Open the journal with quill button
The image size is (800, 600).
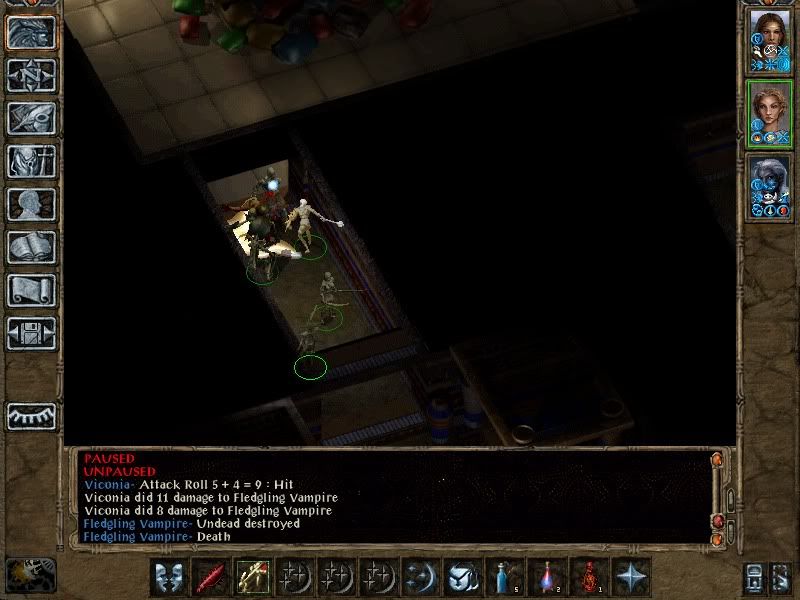tap(31, 118)
